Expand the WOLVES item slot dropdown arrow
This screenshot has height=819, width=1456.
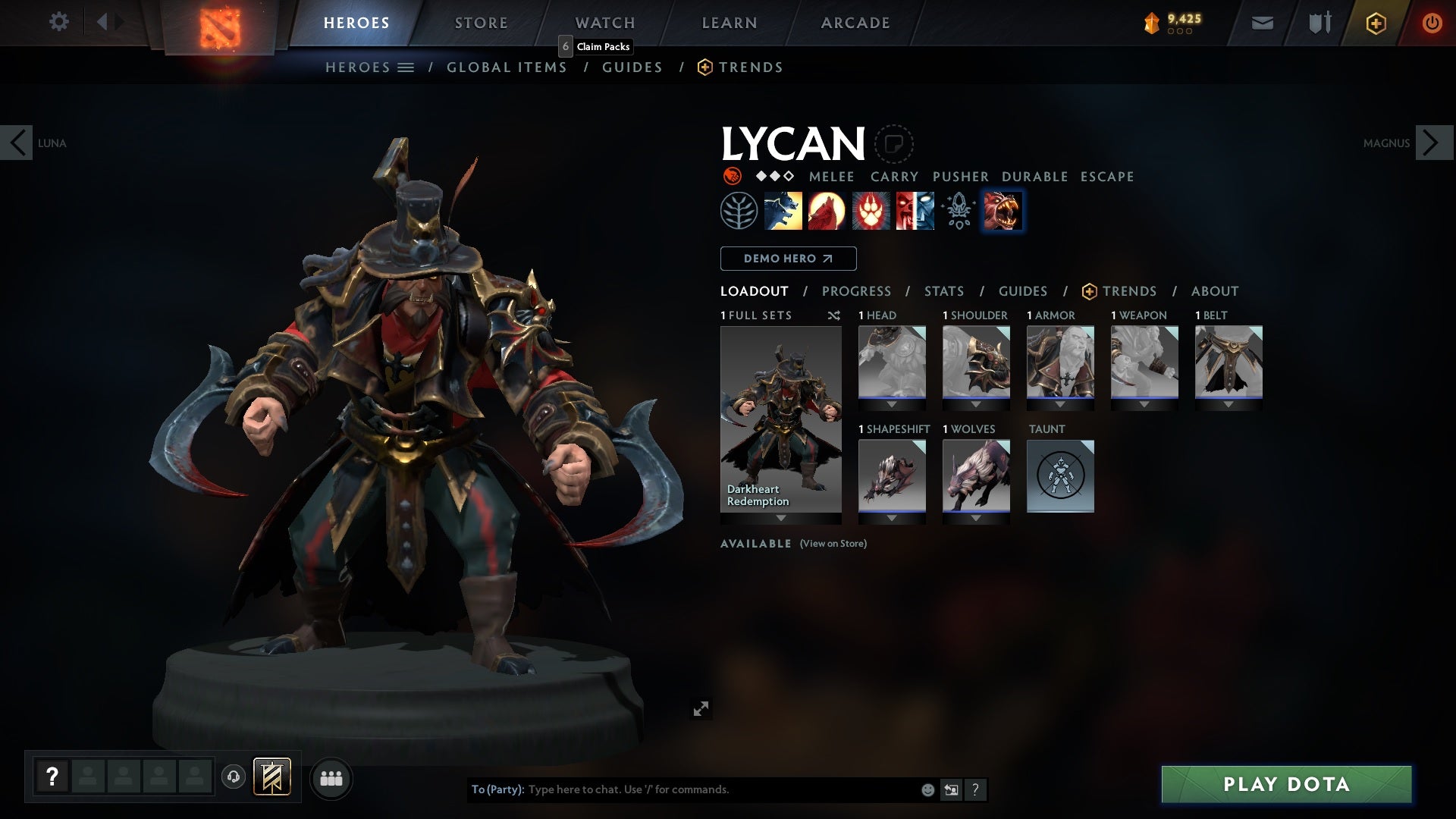[x=976, y=518]
